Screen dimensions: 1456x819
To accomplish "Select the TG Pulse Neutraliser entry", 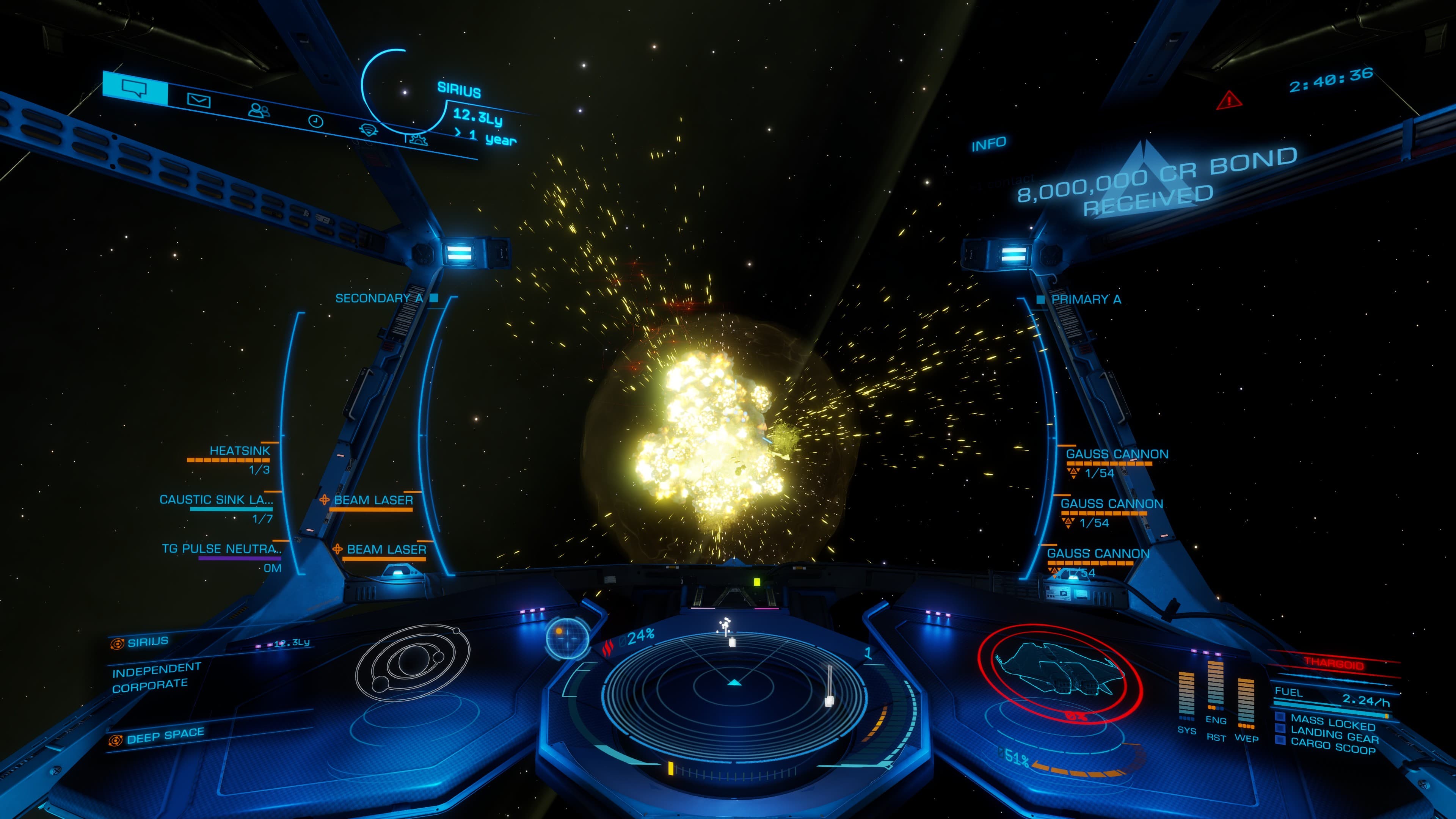I will coord(220,549).
